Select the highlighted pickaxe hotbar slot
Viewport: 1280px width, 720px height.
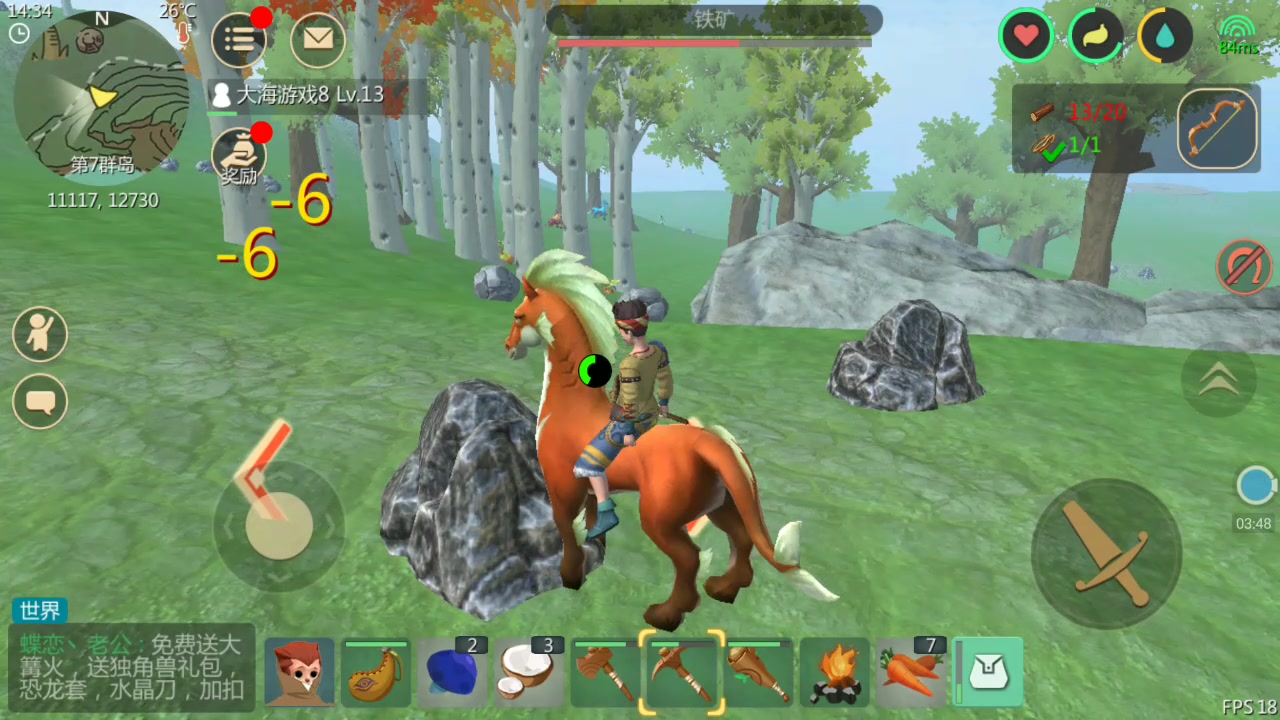[682, 672]
